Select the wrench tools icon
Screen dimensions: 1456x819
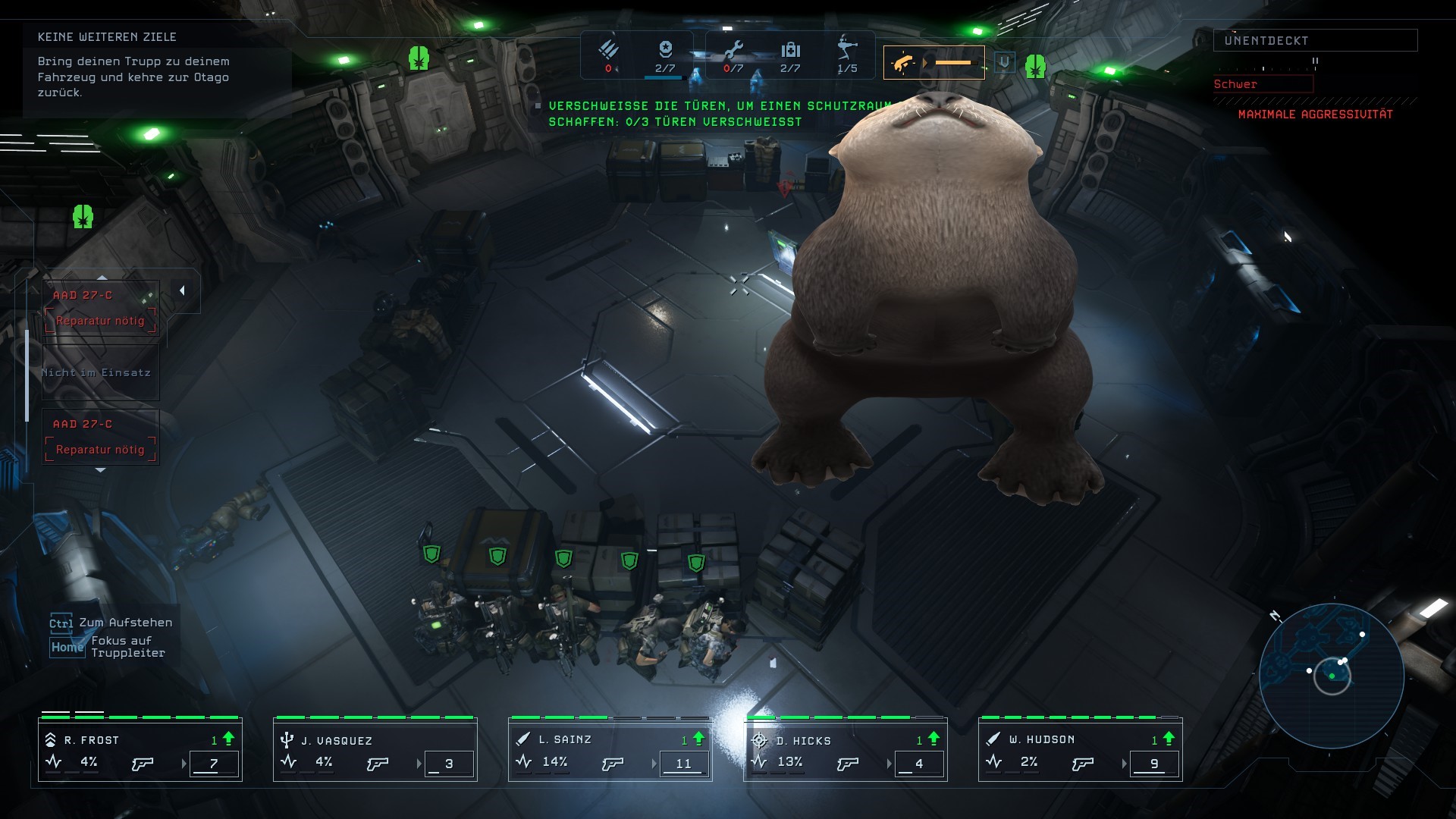pyautogui.click(x=733, y=50)
